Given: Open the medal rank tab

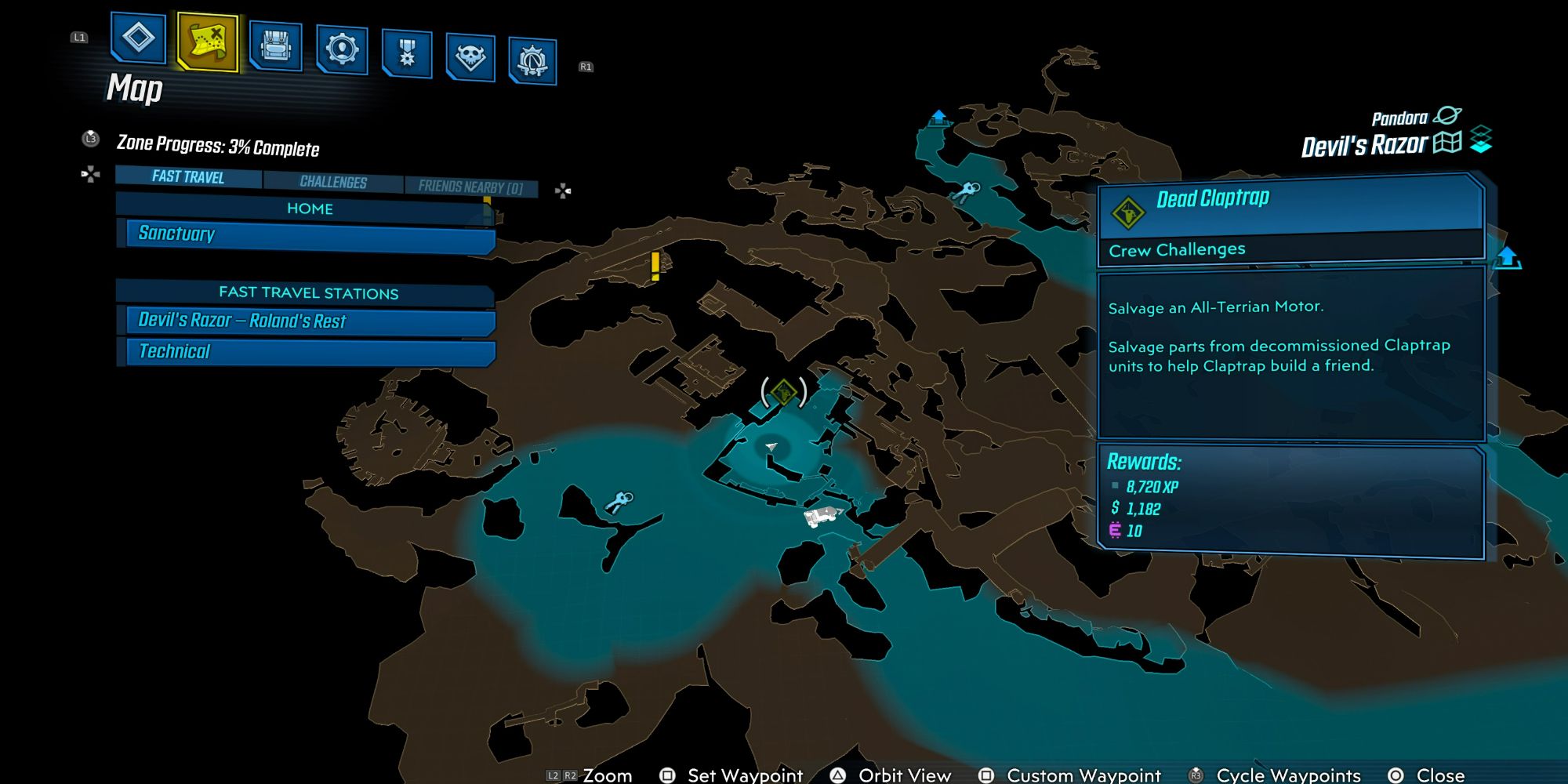Looking at the screenshot, I should pos(407,53).
